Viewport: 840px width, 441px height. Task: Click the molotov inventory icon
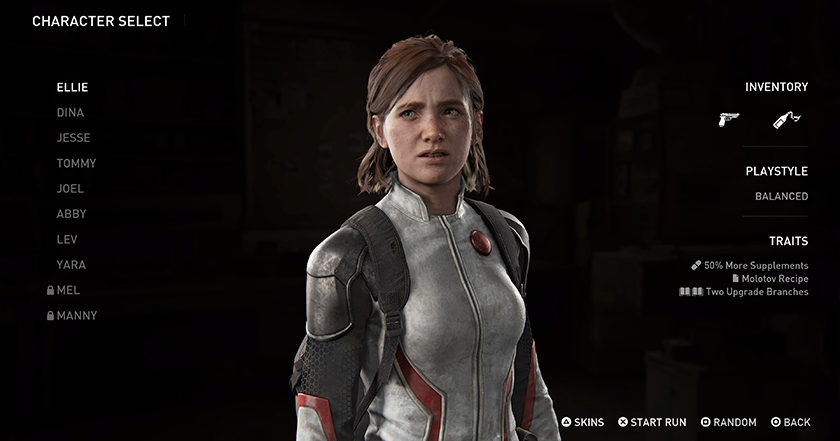tap(787, 120)
